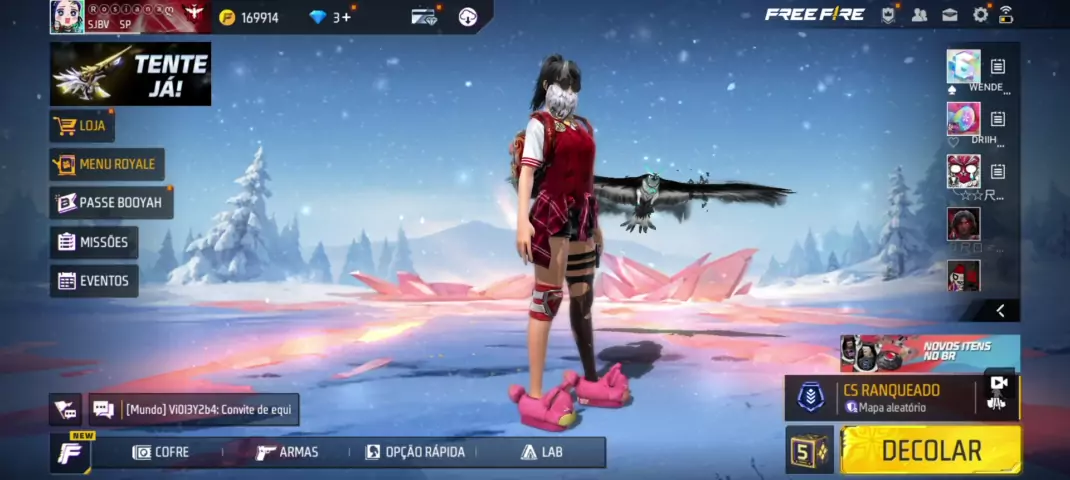
Task: Show the MISSÕES list
Action: tap(94, 242)
